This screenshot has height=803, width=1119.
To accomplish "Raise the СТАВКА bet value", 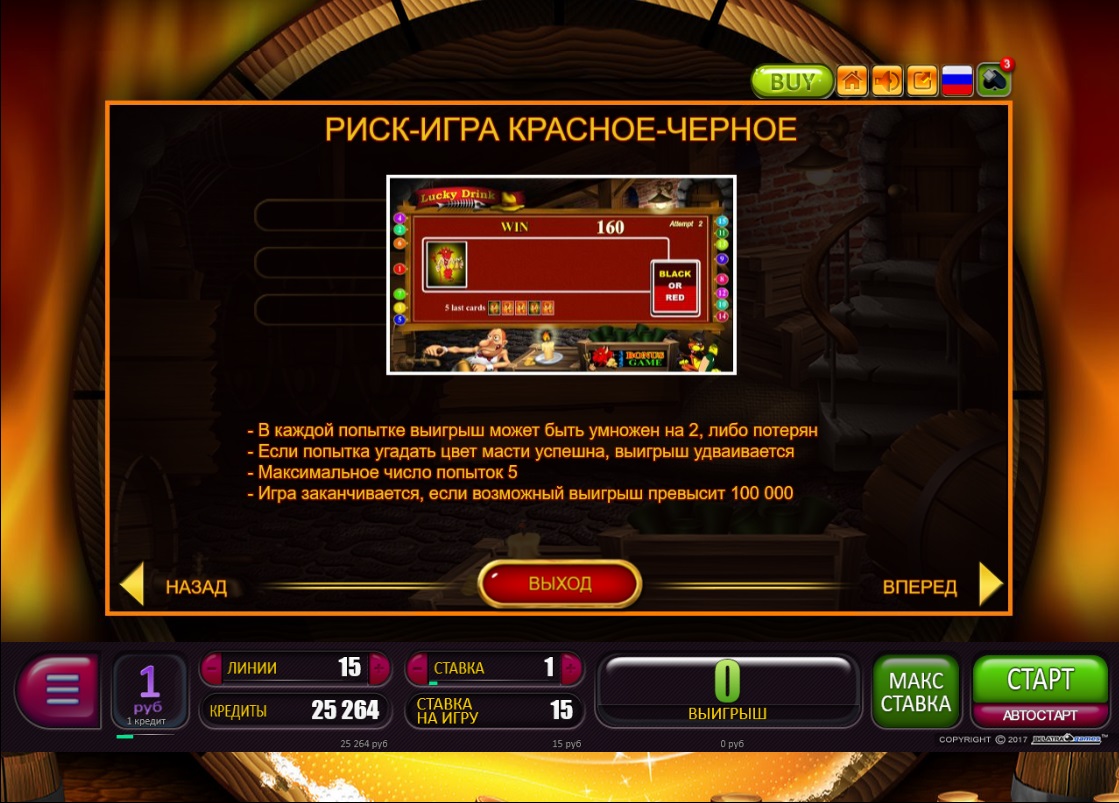I will (x=571, y=668).
